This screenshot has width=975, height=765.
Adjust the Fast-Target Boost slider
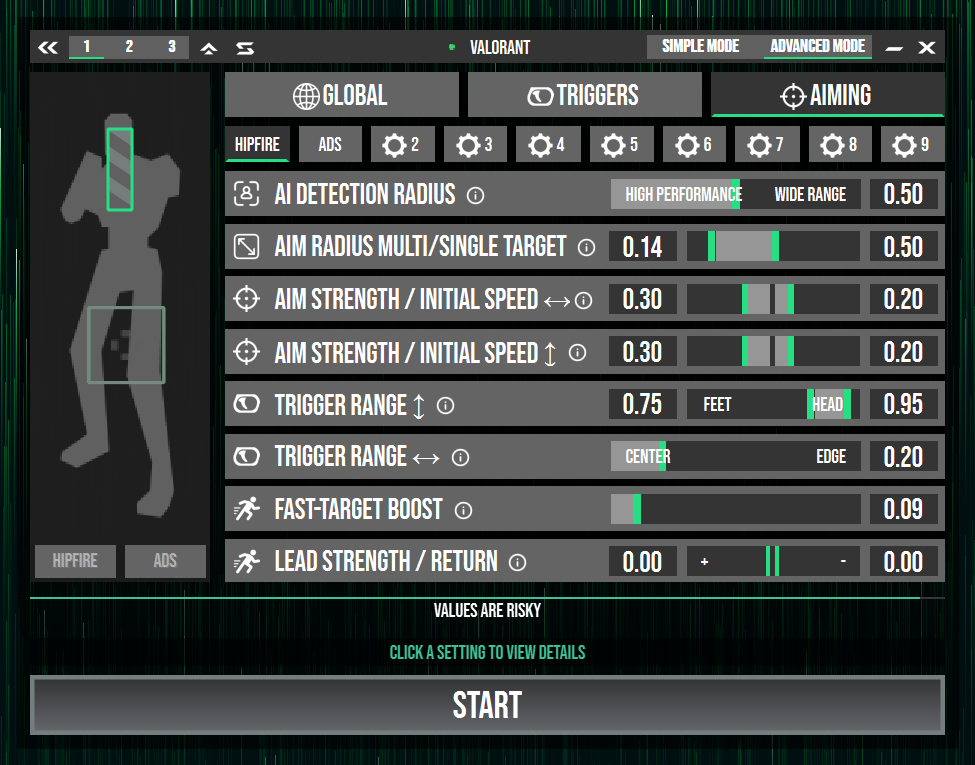pyautogui.click(x=735, y=509)
